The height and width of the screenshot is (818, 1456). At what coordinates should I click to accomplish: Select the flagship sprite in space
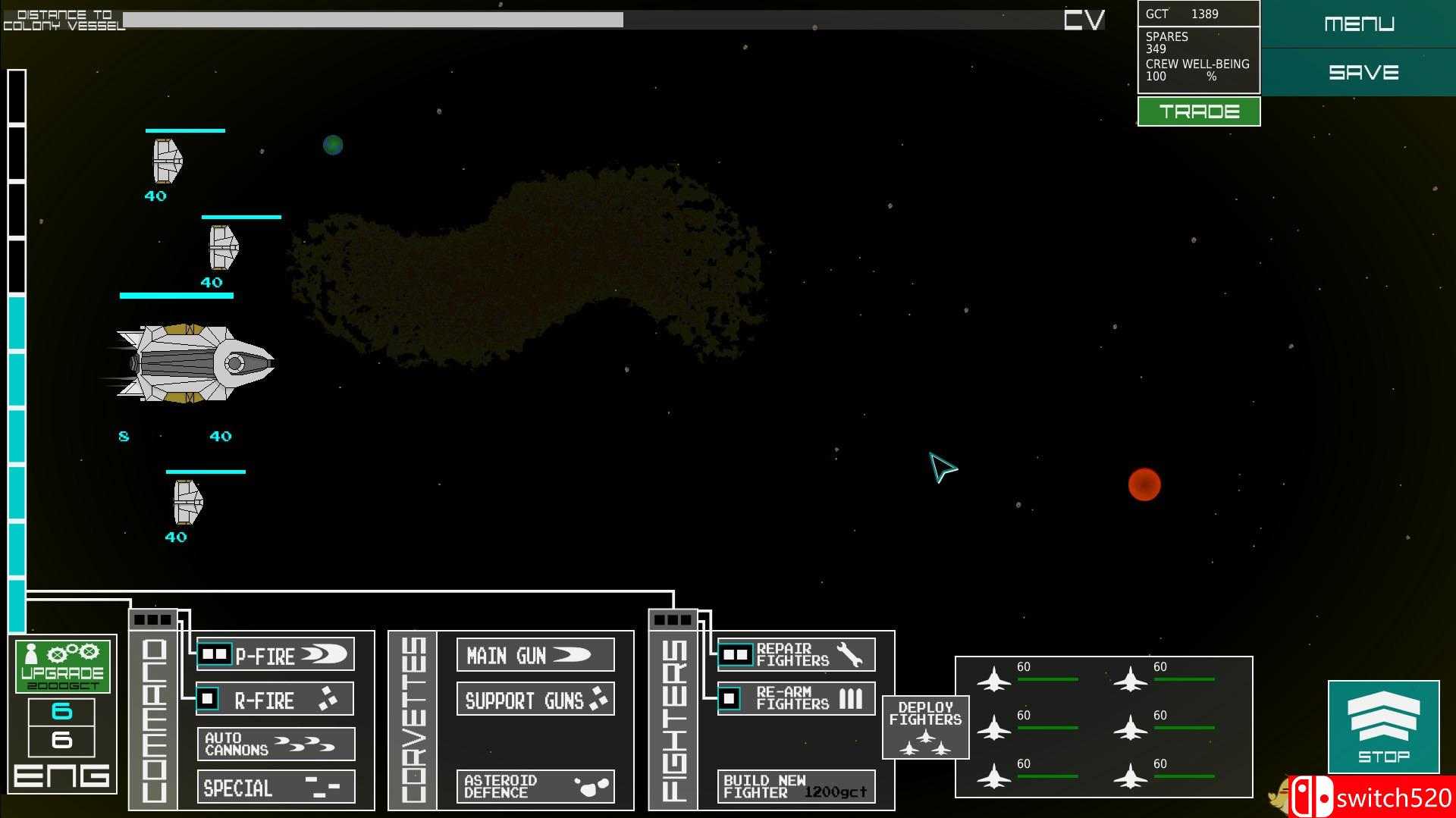click(190, 364)
